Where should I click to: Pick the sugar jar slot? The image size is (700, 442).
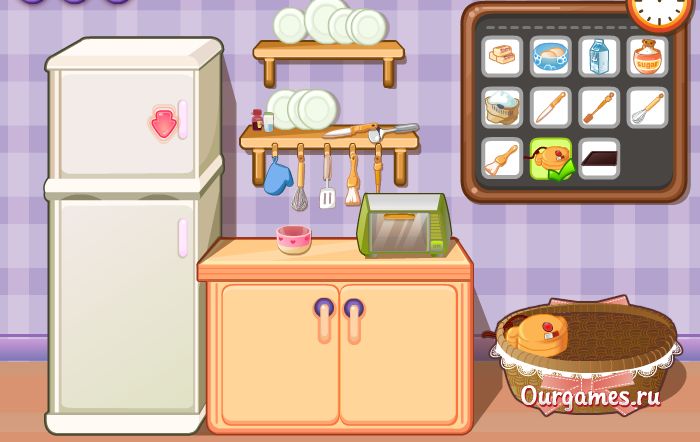click(x=648, y=57)
